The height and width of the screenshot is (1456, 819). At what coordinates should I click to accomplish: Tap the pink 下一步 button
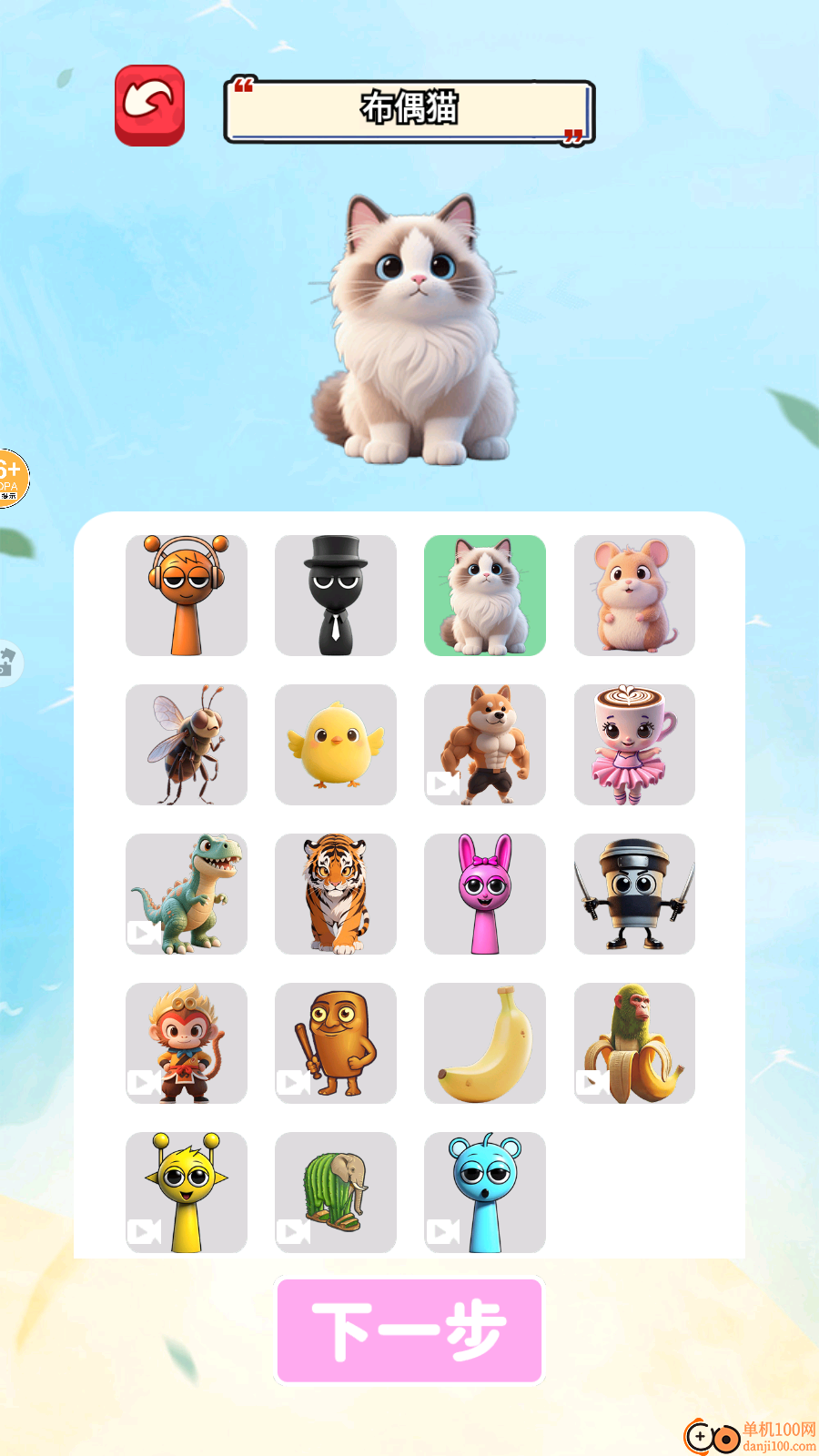[409, 1330]
